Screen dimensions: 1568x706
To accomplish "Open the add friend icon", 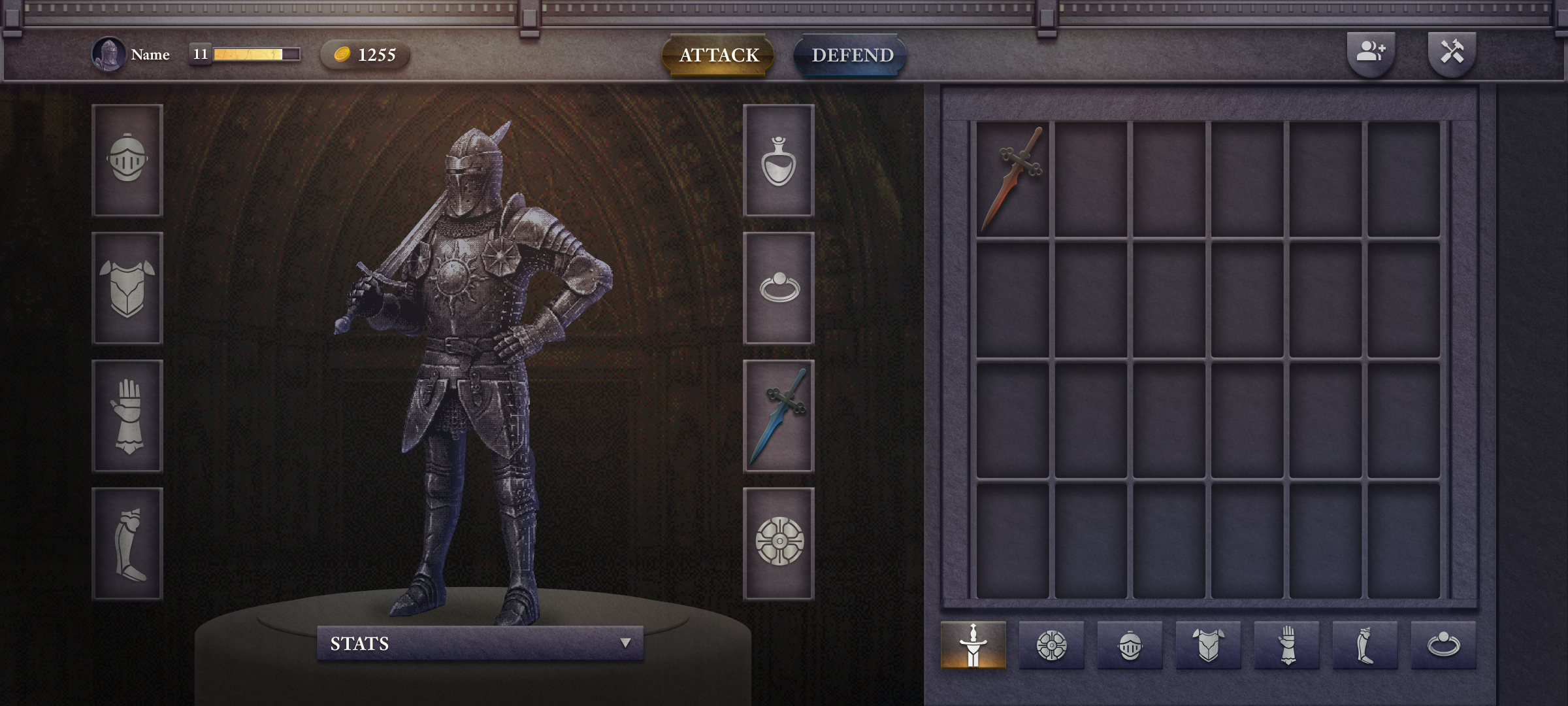I will point(1371,52).
